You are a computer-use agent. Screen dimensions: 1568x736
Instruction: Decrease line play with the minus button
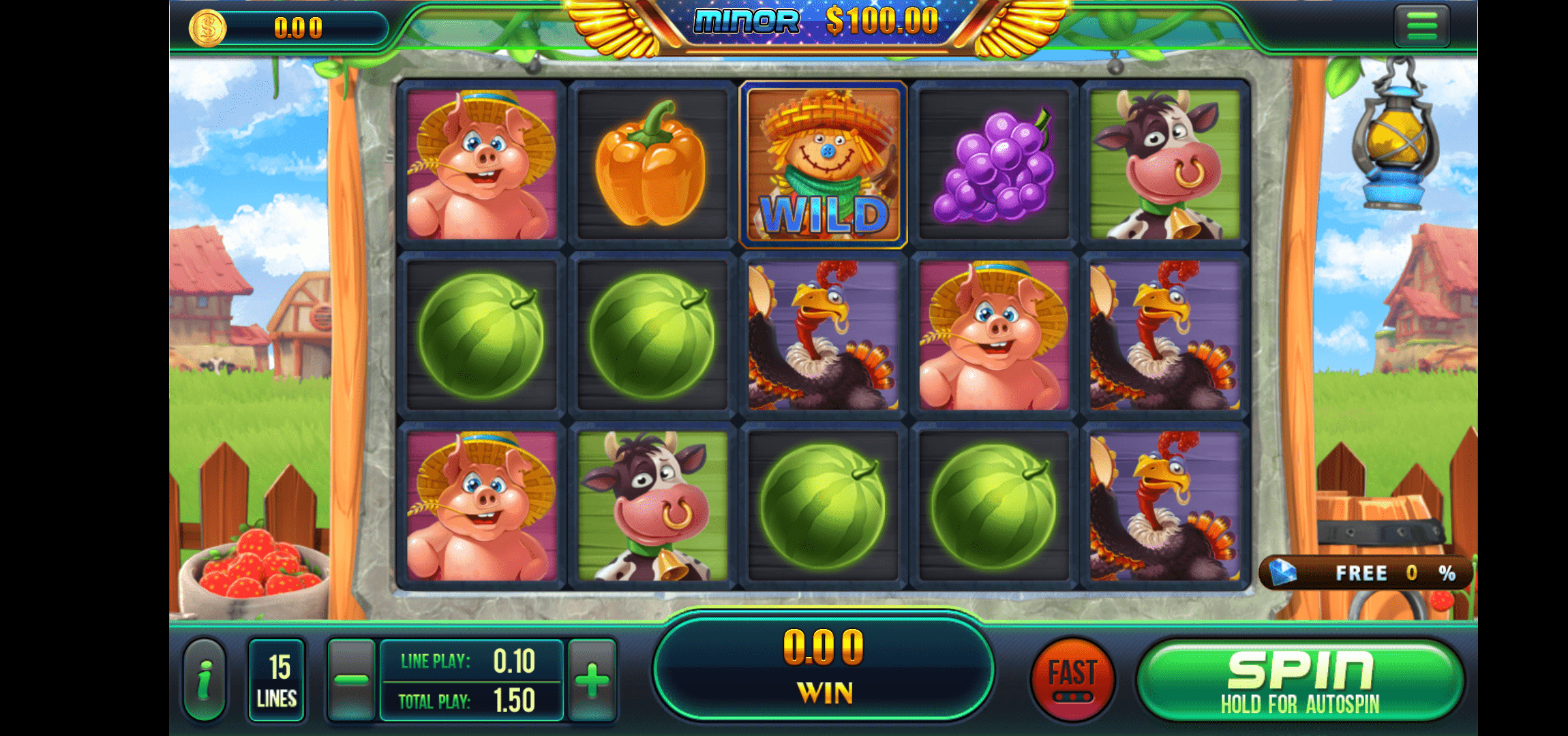351,680
